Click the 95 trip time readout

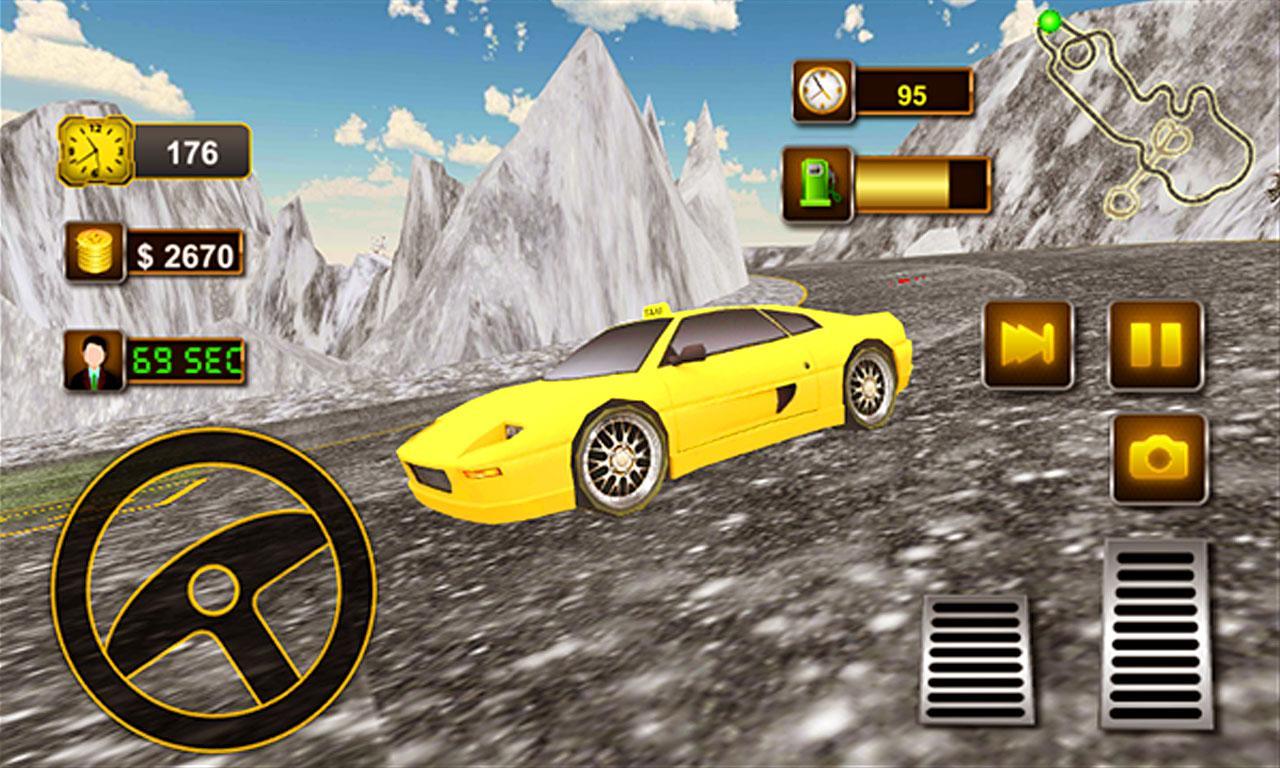coord(914,90)
